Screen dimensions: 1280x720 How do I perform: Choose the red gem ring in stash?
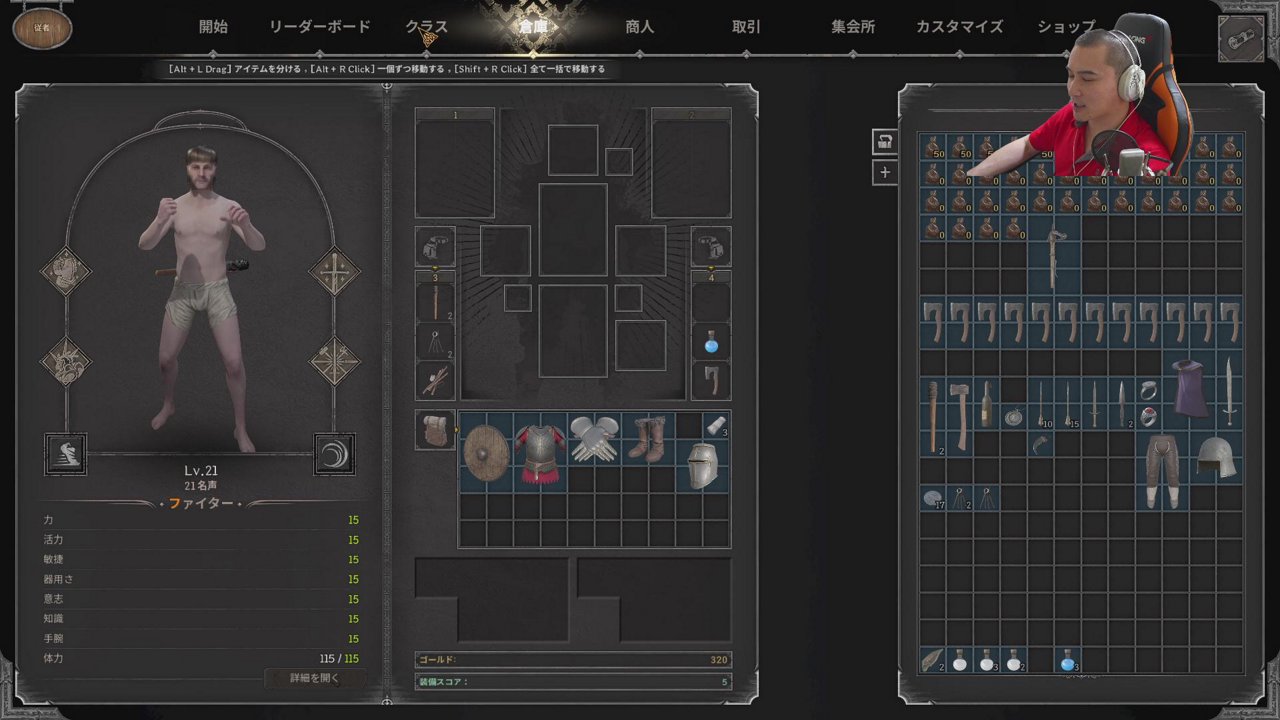tap(1148, 417)
